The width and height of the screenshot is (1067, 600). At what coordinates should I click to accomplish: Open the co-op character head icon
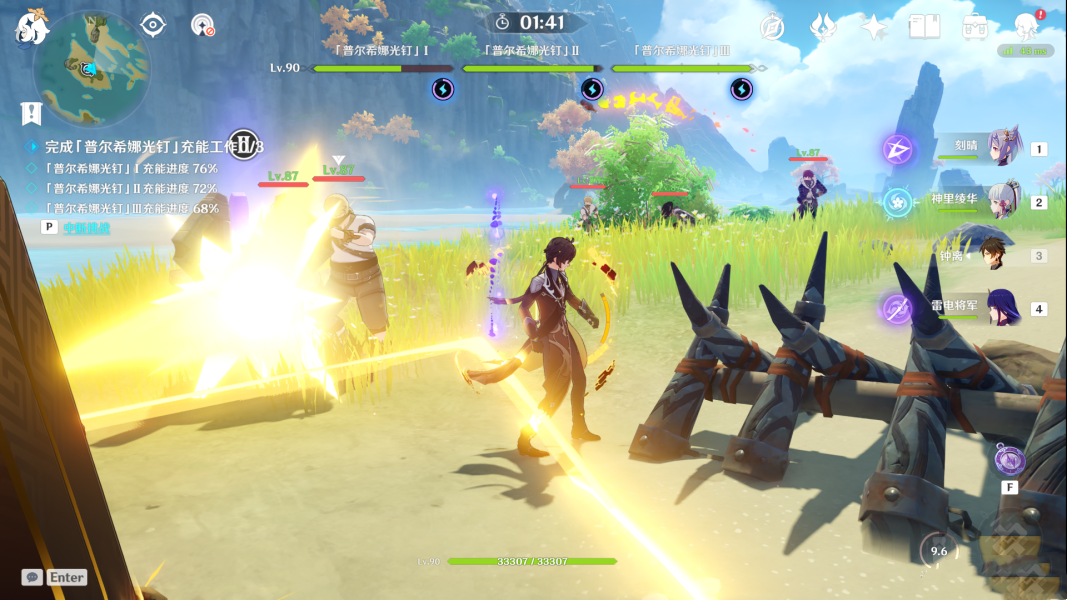pos(1026,27)
